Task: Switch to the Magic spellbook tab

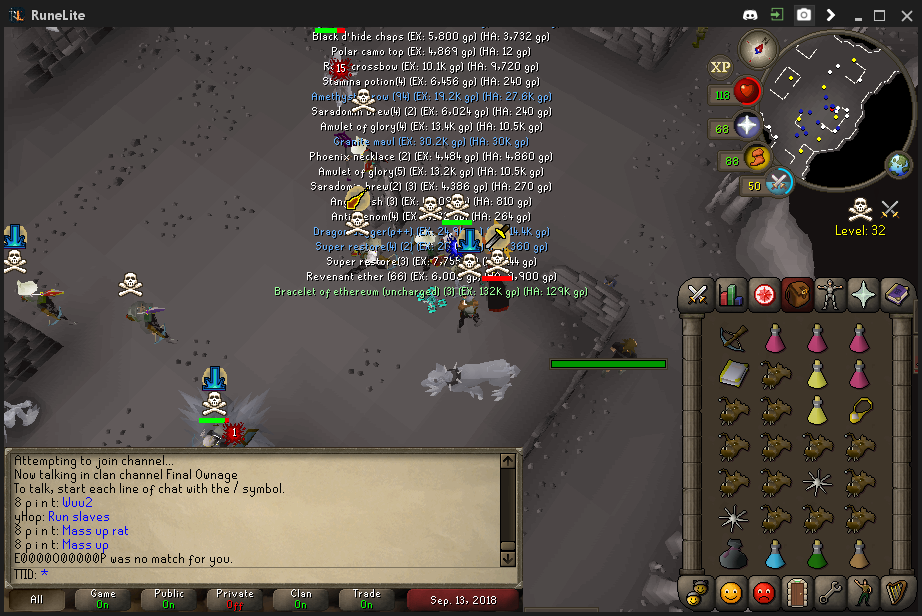Action: point(896,294)
